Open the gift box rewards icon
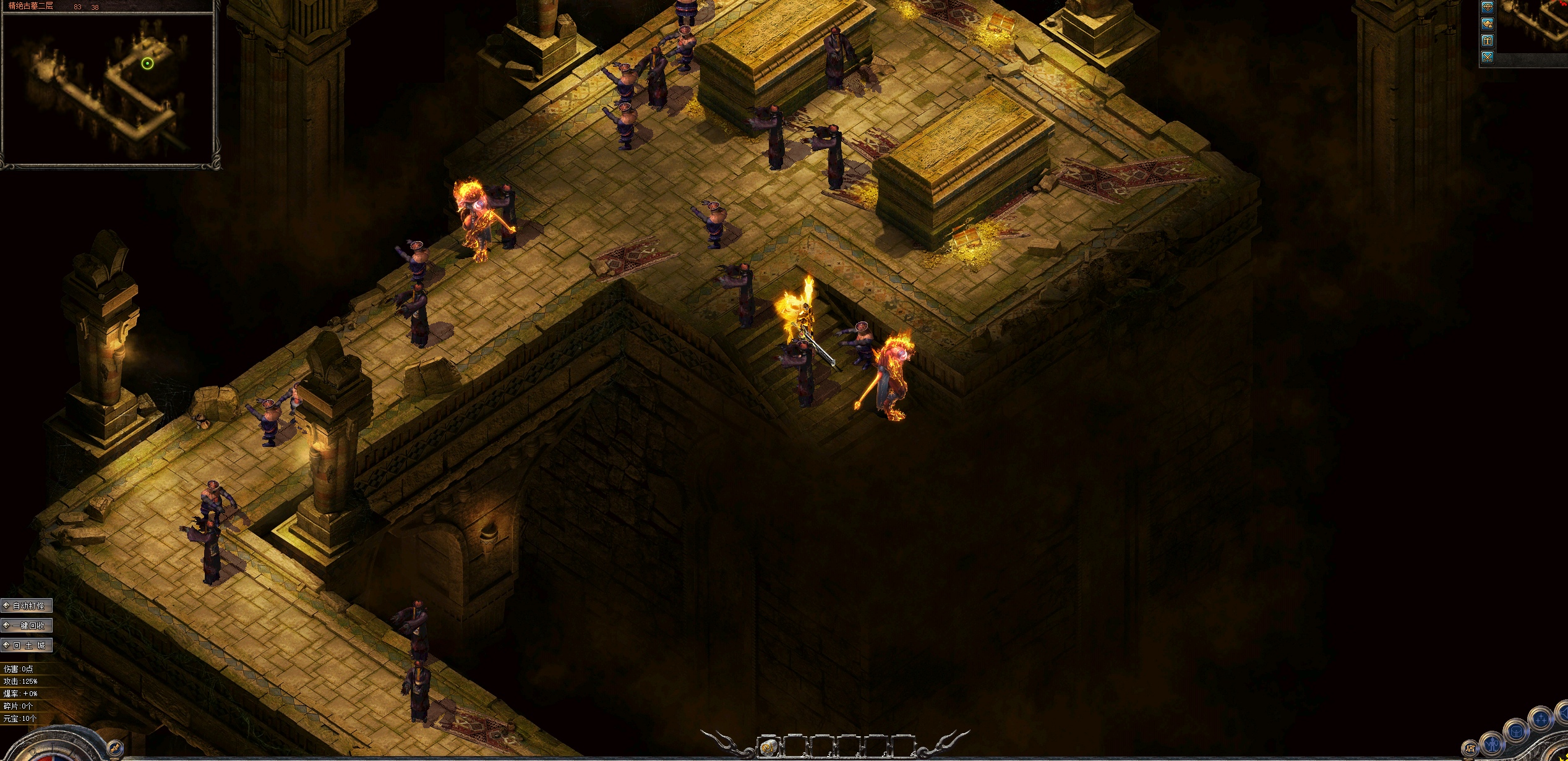1568x761 pixels. coord(1487,41)
